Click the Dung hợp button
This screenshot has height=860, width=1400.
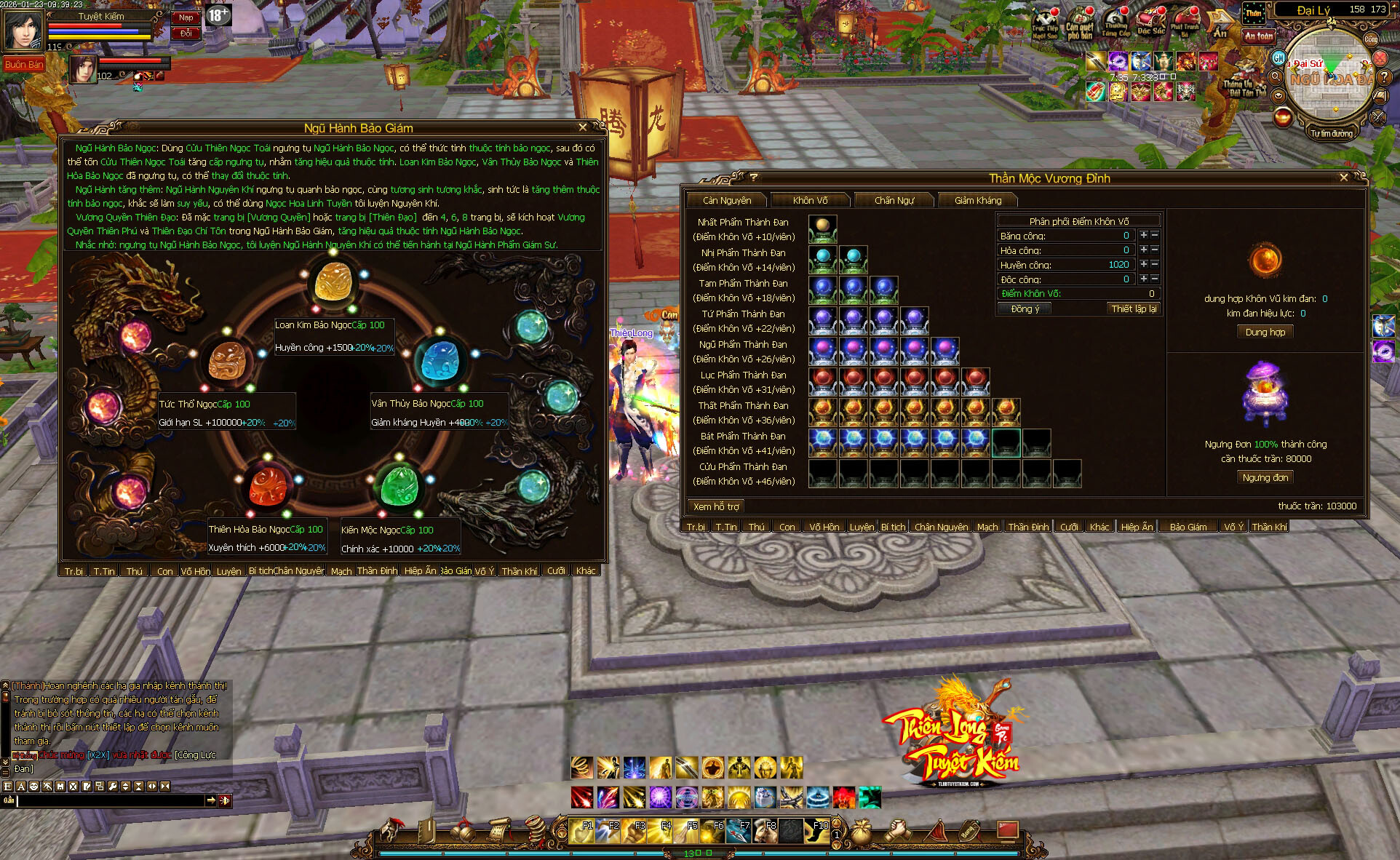pyautogui.click(x=1265, y=332)
